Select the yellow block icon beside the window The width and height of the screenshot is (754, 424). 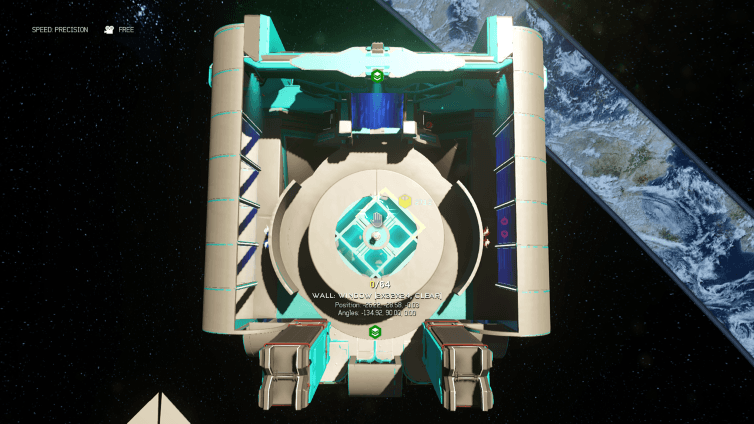(405, 202)
